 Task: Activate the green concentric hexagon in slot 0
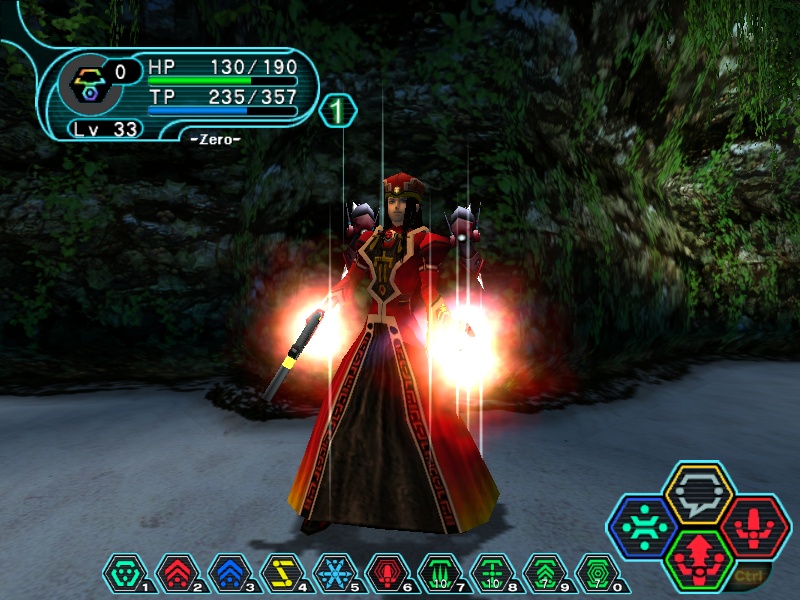pyautogui.click(x=596, y=574)
